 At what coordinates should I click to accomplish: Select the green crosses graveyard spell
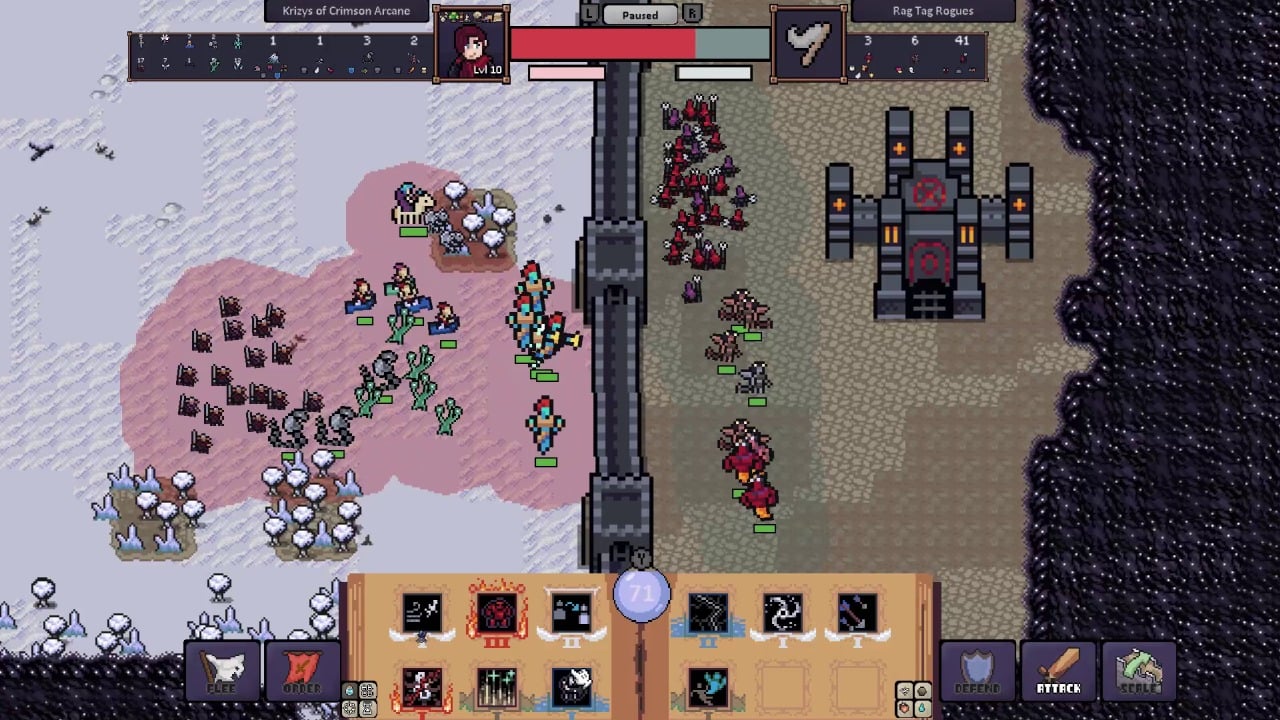coord(497,686)
